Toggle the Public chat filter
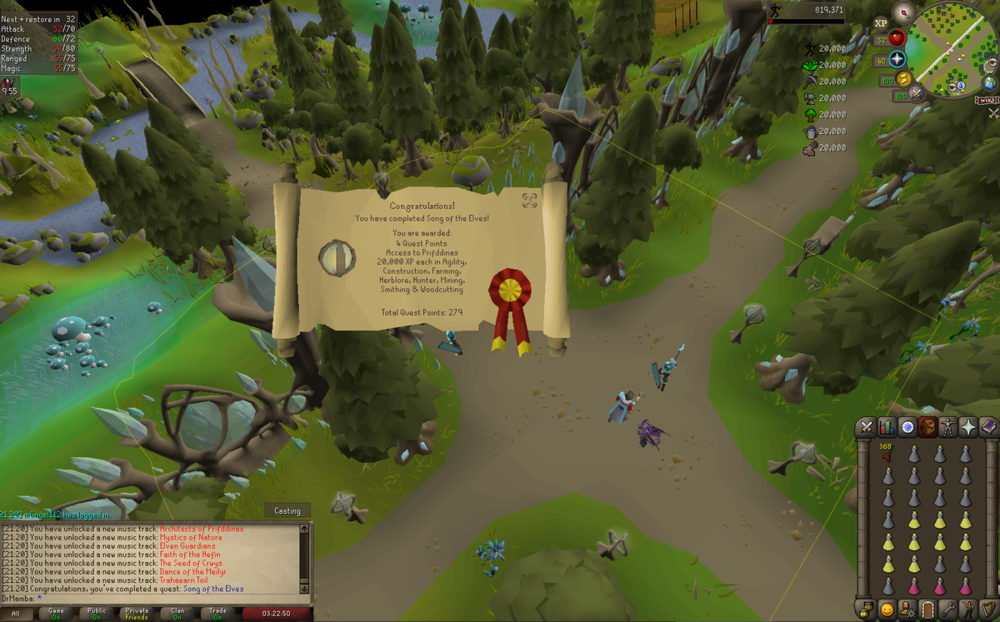Screen dimensions: 1000x622 pyautogui.click(x=97, y=613)
